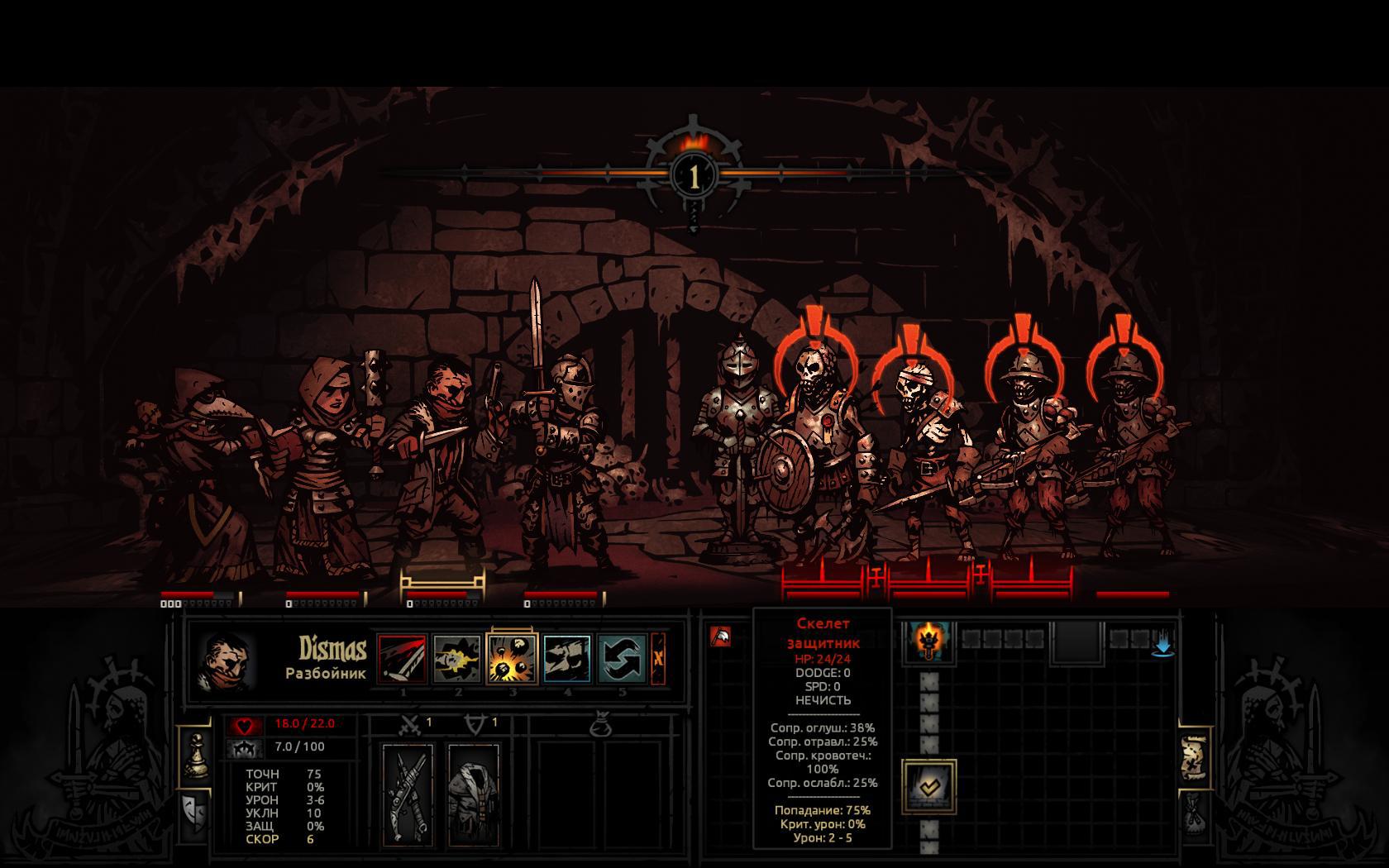Inspect the crossed pistol and dagger weapon slot
This screenshot has height=868, width=1389.
coord(408,794)
